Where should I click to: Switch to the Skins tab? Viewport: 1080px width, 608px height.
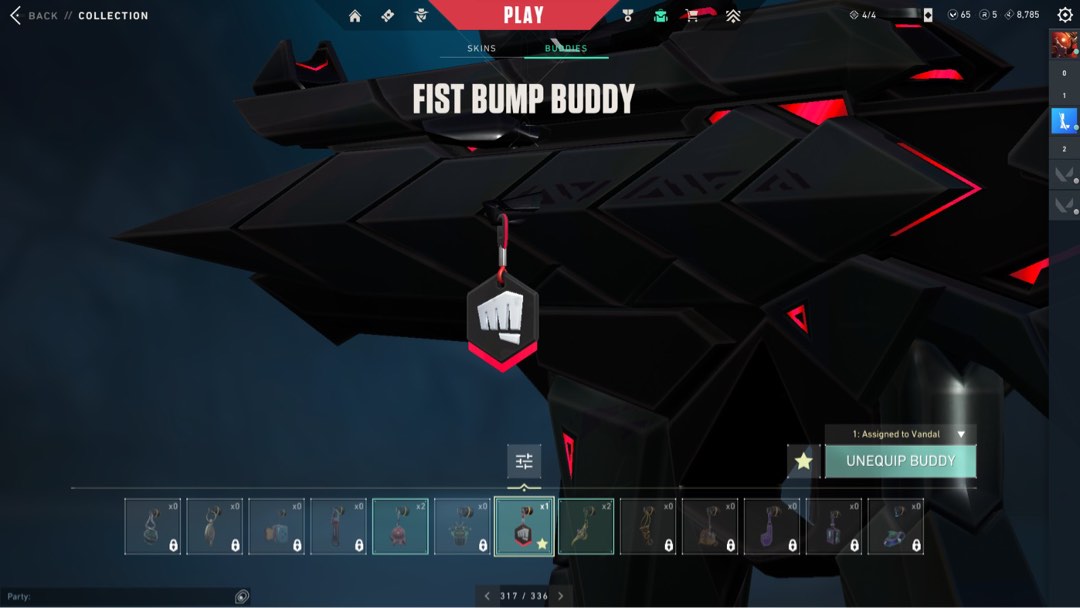click(481, 48)
